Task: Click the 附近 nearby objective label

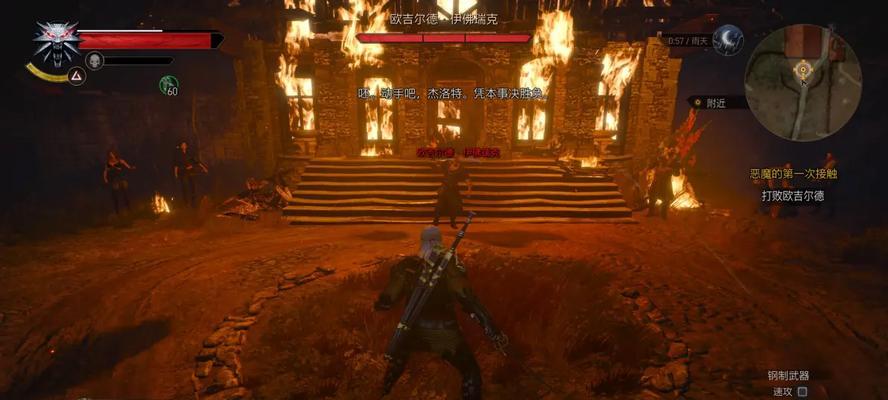Action: click(716, 102)
